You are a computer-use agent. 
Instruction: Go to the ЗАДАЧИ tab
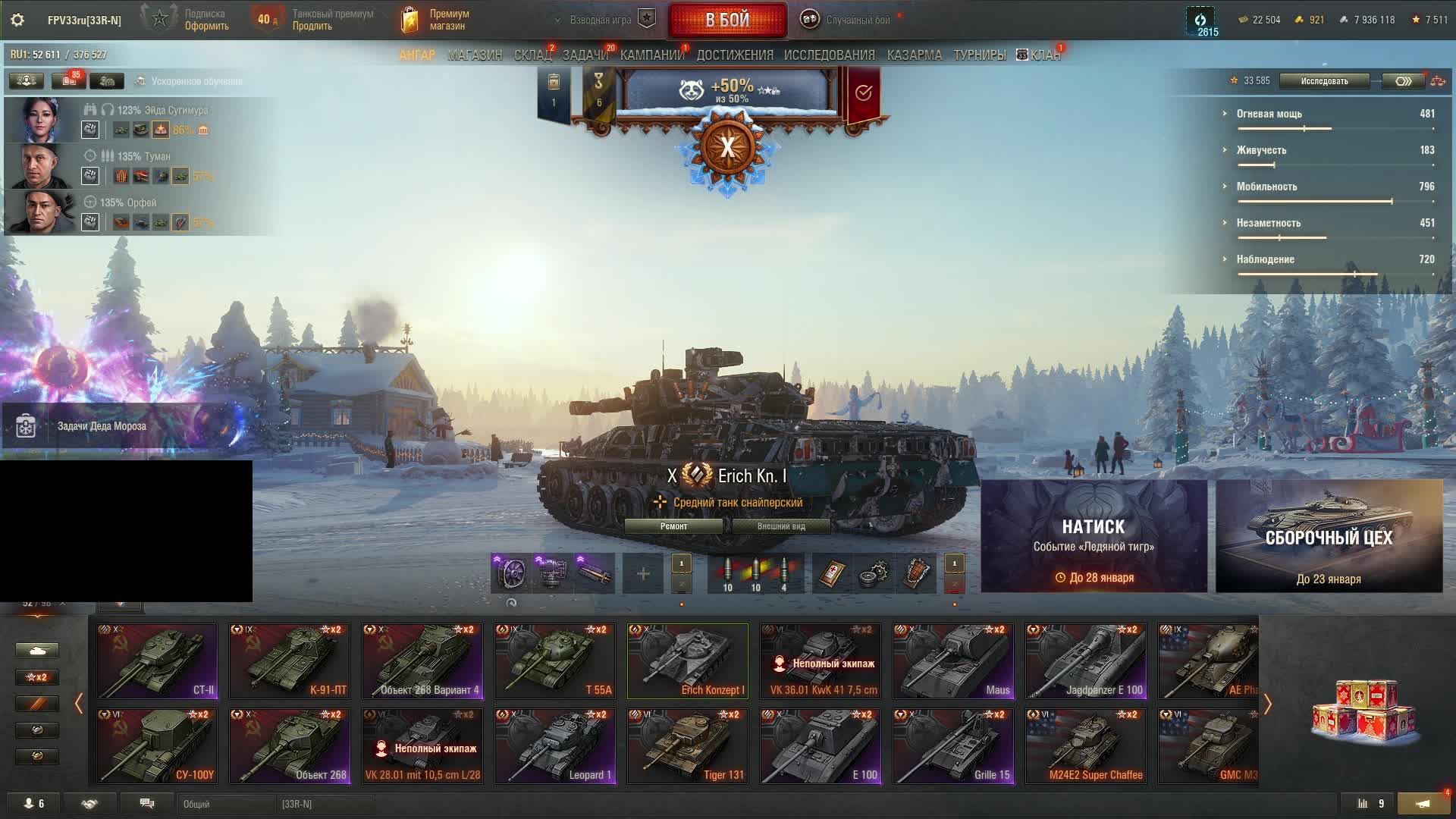(x=585, y=55)
